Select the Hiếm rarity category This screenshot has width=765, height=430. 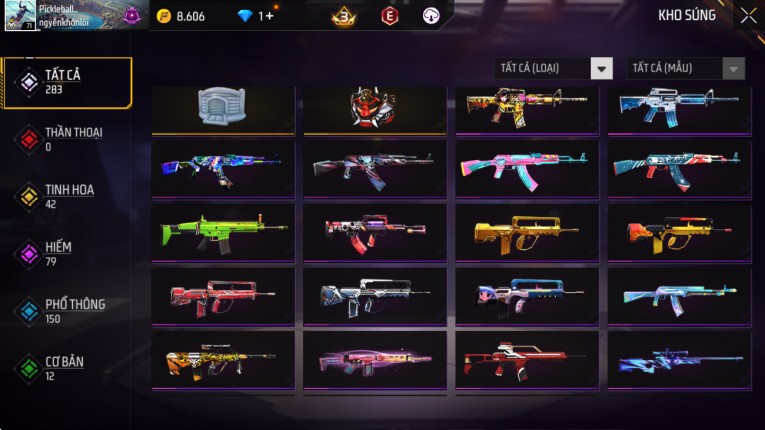pyautogui.click(x=60, y=253)
